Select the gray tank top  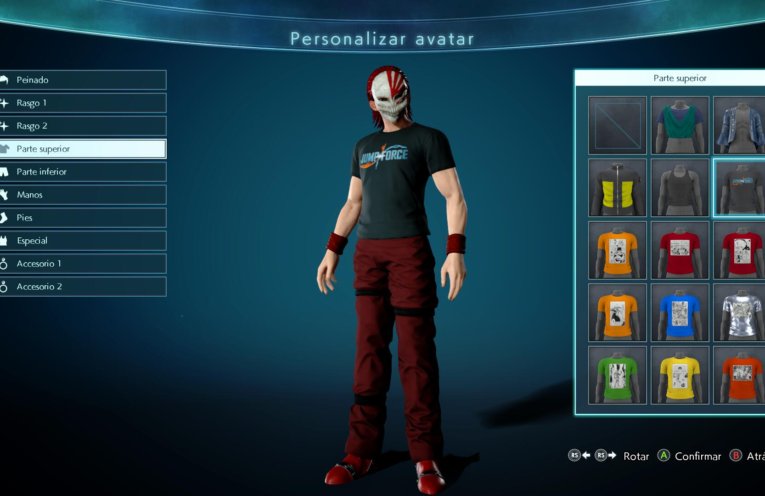tap(680, 188)
